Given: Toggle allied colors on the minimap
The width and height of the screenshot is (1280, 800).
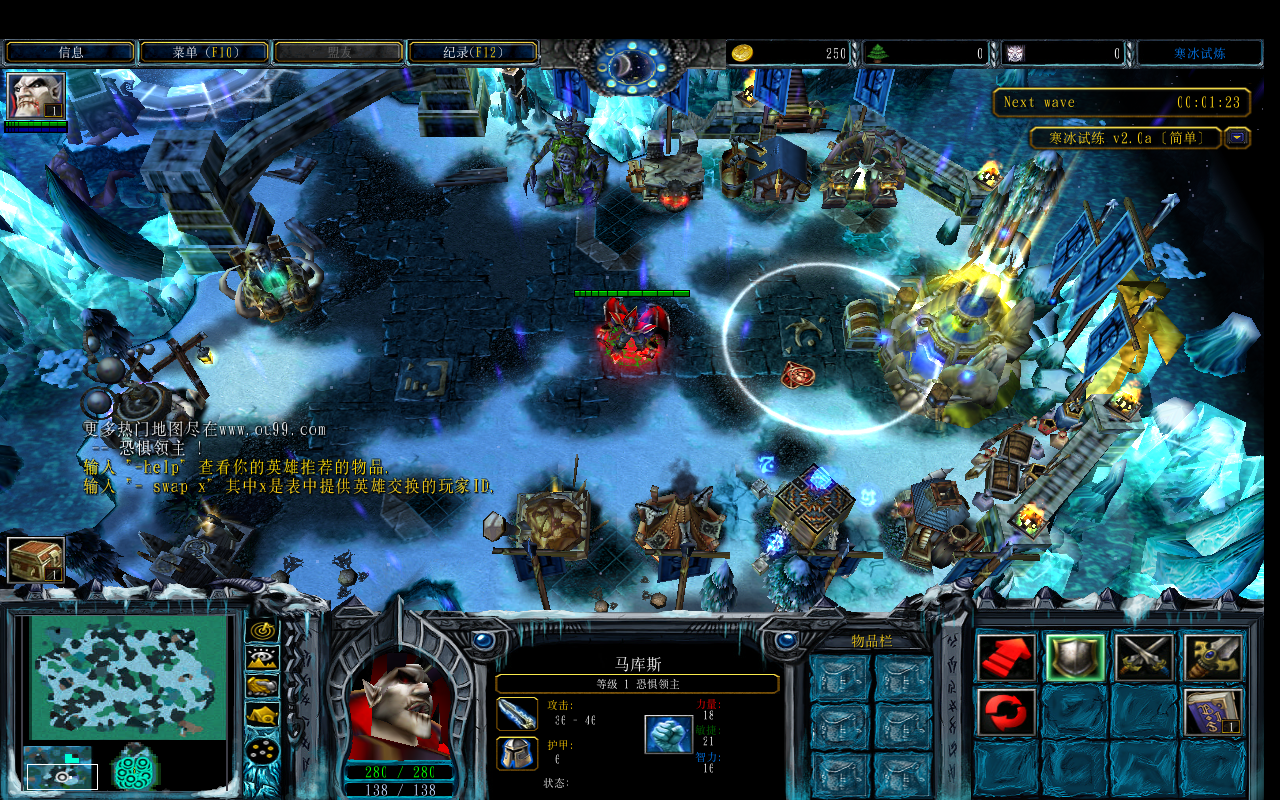Looking at the screenshot, I should click(262, 686).
